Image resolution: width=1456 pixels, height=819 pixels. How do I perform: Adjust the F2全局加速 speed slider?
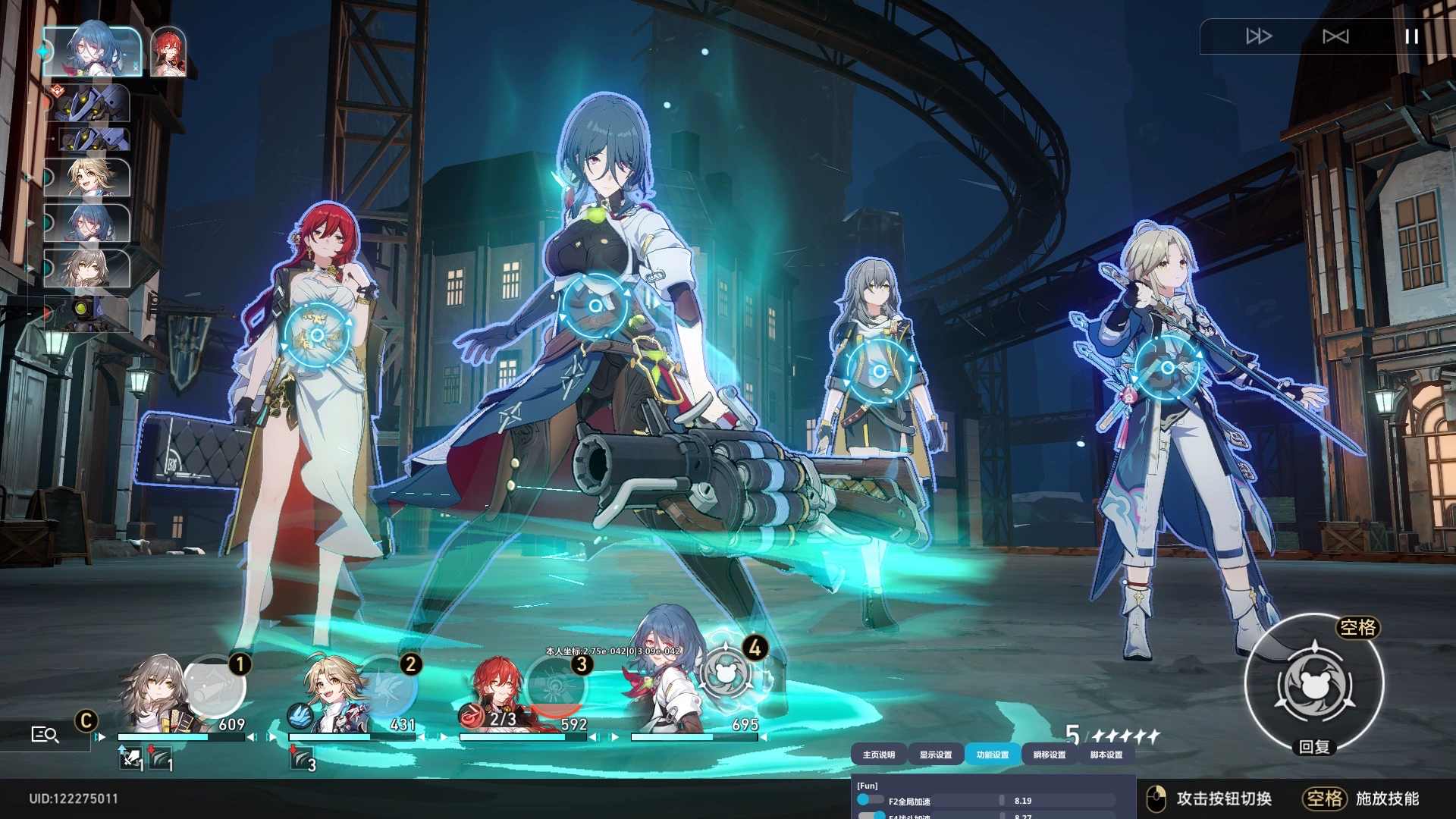pyautogui.click(x=1002, y=800)
